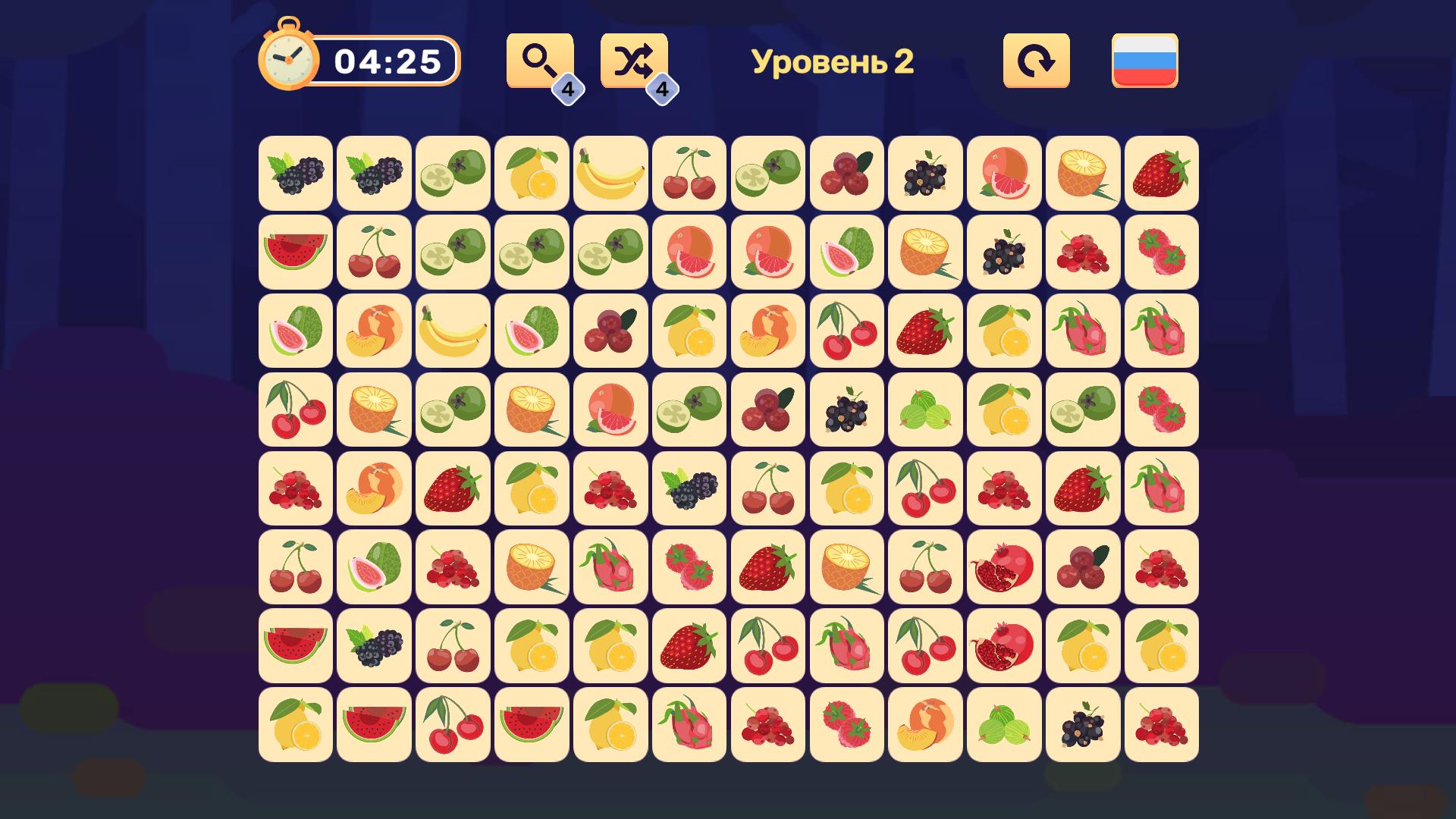Switch language using the Russian flag
This screenshot has width=1456, height=819.
[x=1144, y=61]
